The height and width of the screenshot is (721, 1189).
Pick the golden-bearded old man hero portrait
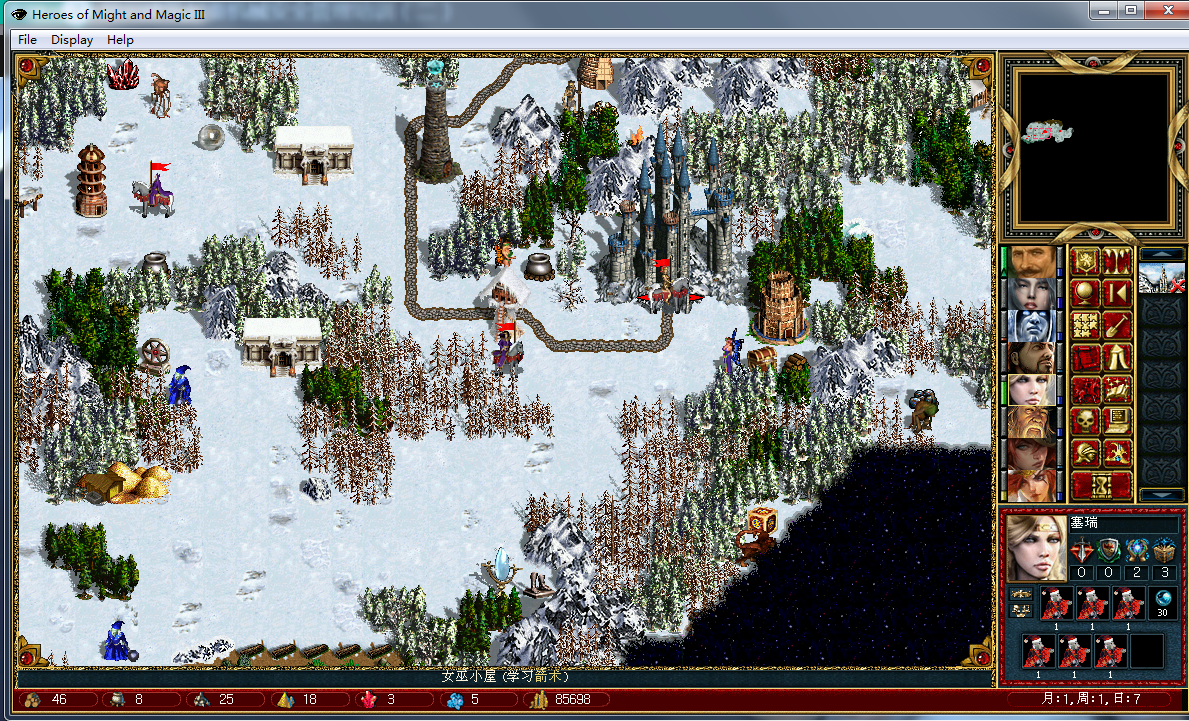(1033, 422)
